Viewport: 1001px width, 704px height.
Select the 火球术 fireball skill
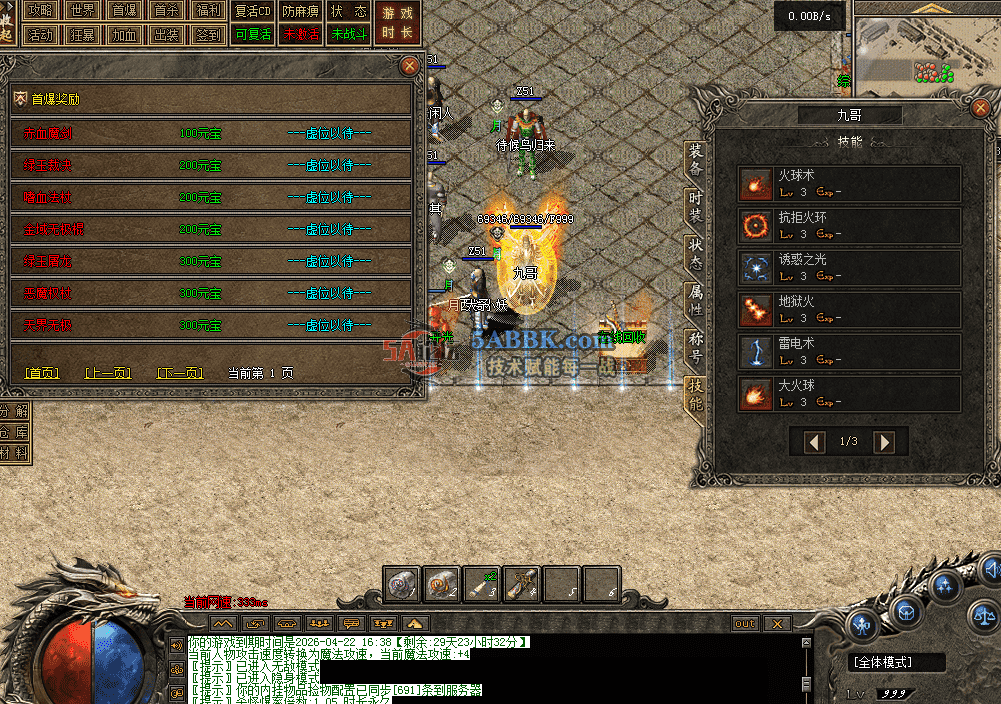[849, 184]
